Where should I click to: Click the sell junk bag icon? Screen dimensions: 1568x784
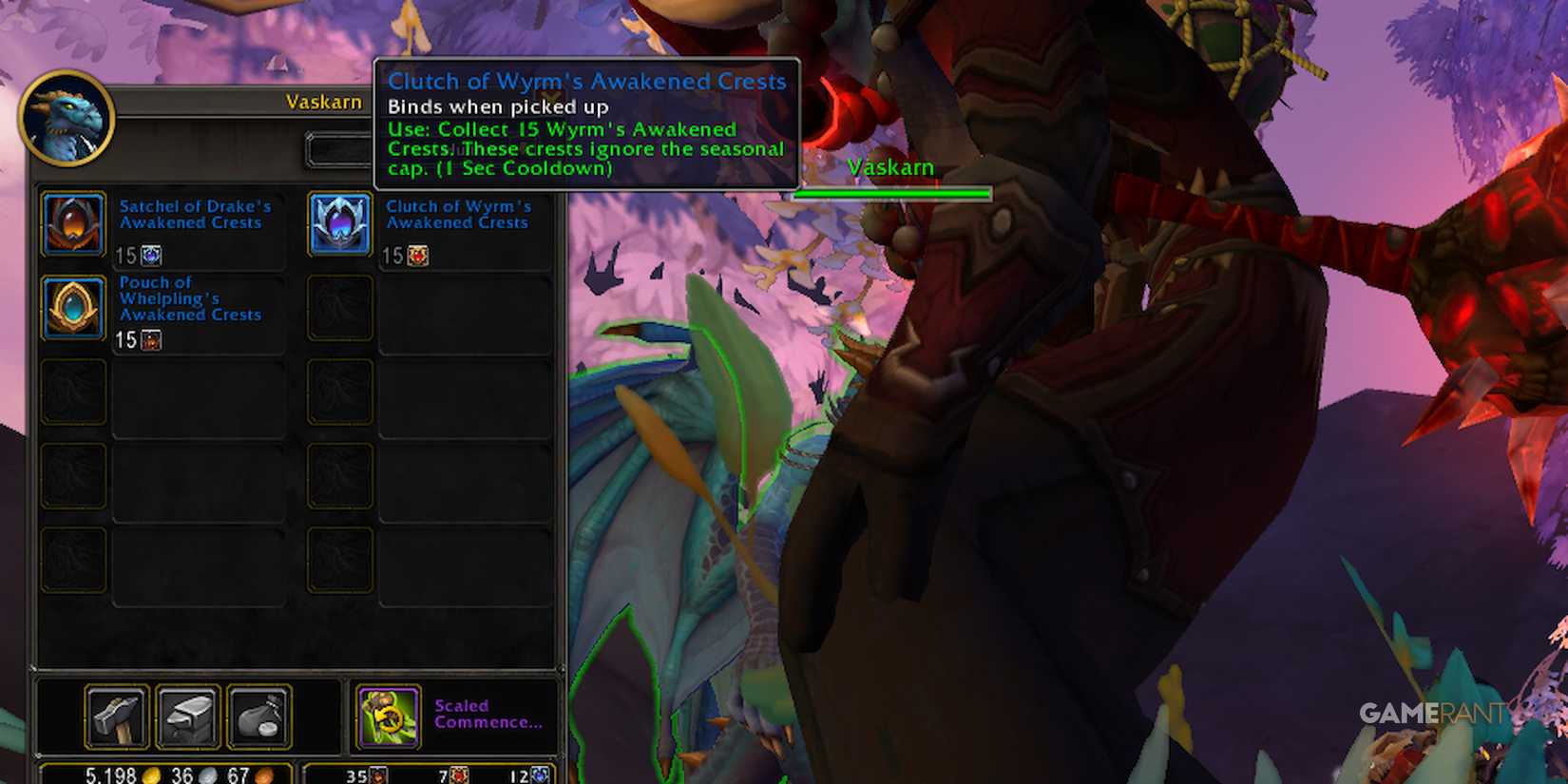258,716
